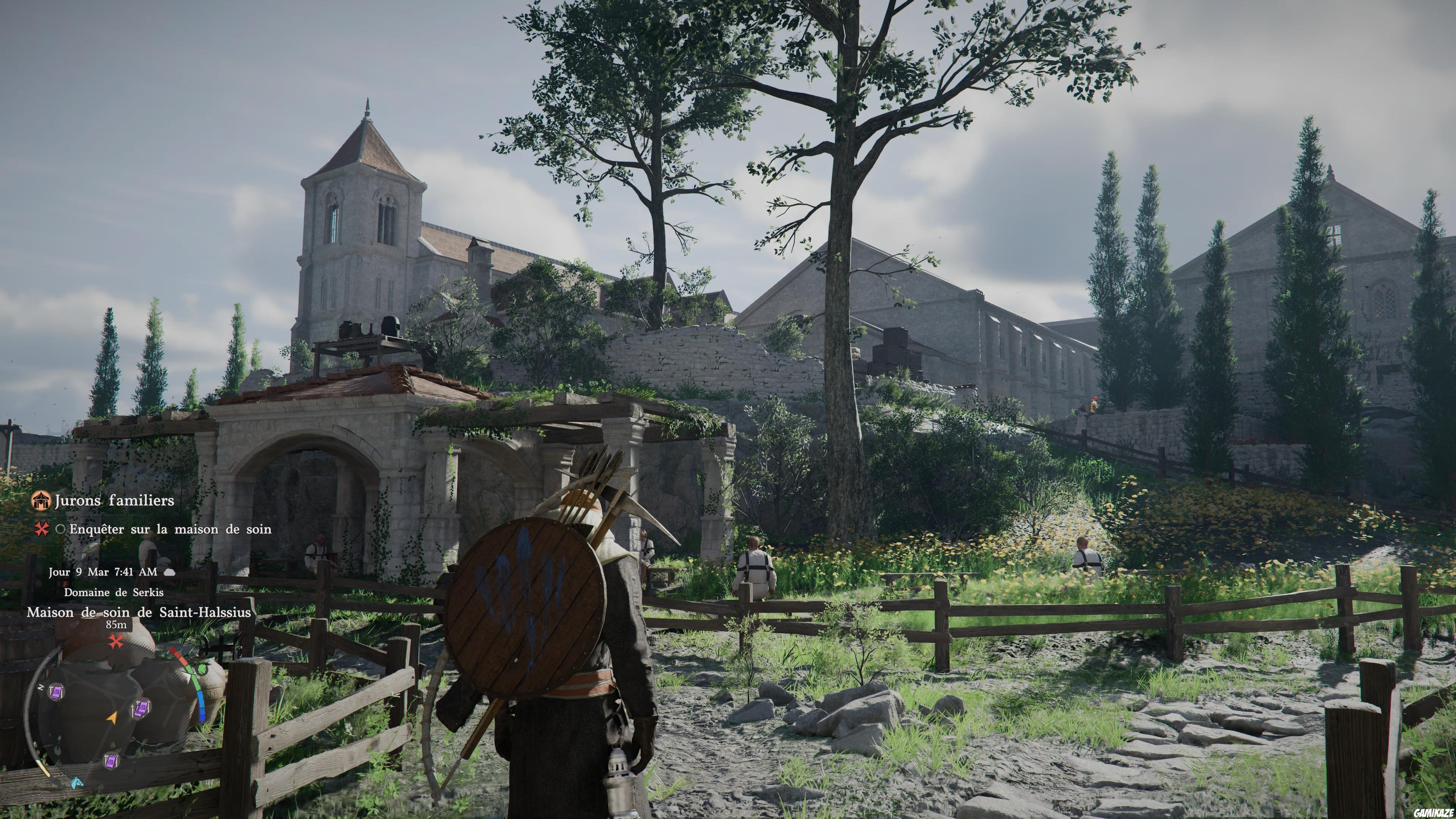This screenshot has height=819, width=1456.
Task: Select the tent icon beside the quest title
Action: (41, 500)
